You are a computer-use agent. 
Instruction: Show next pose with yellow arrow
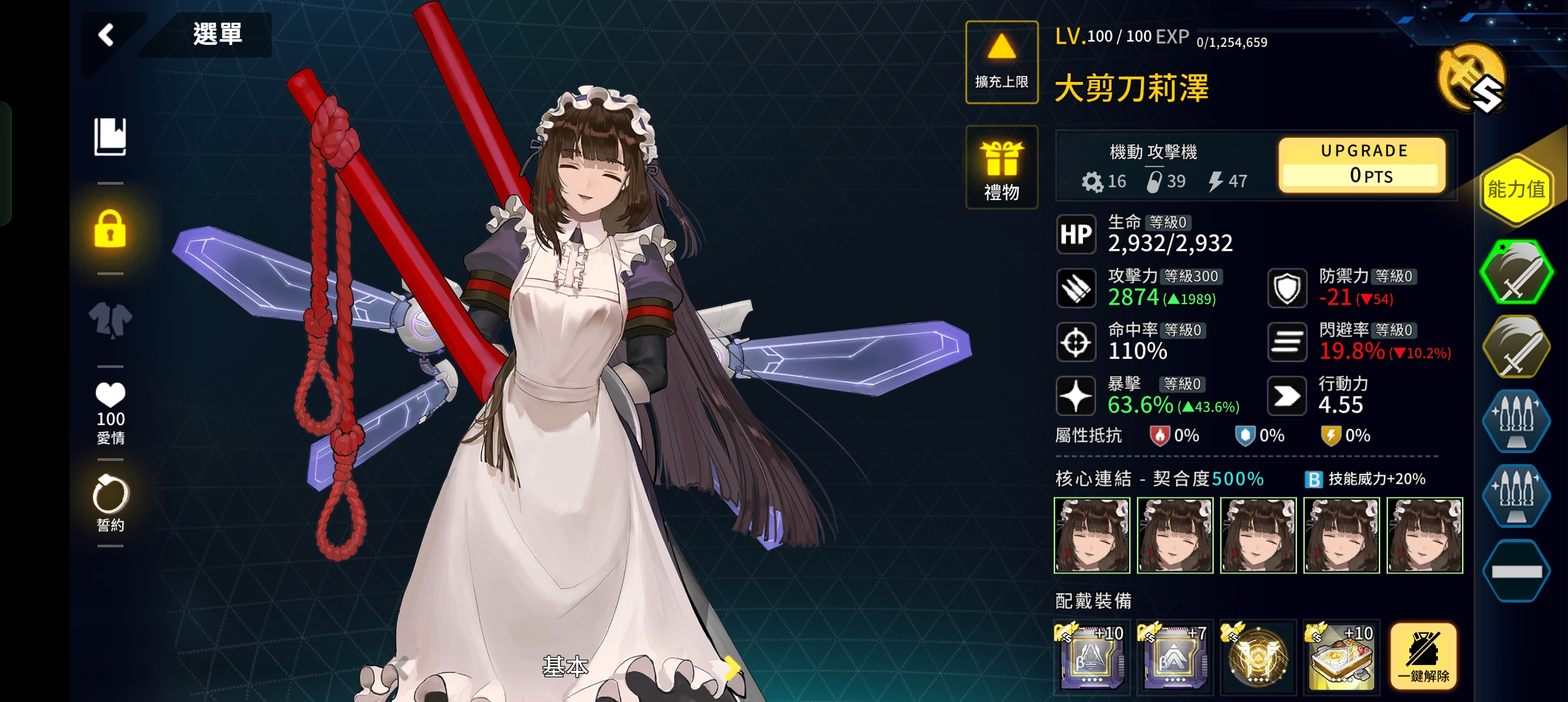(x=733, y=667)
